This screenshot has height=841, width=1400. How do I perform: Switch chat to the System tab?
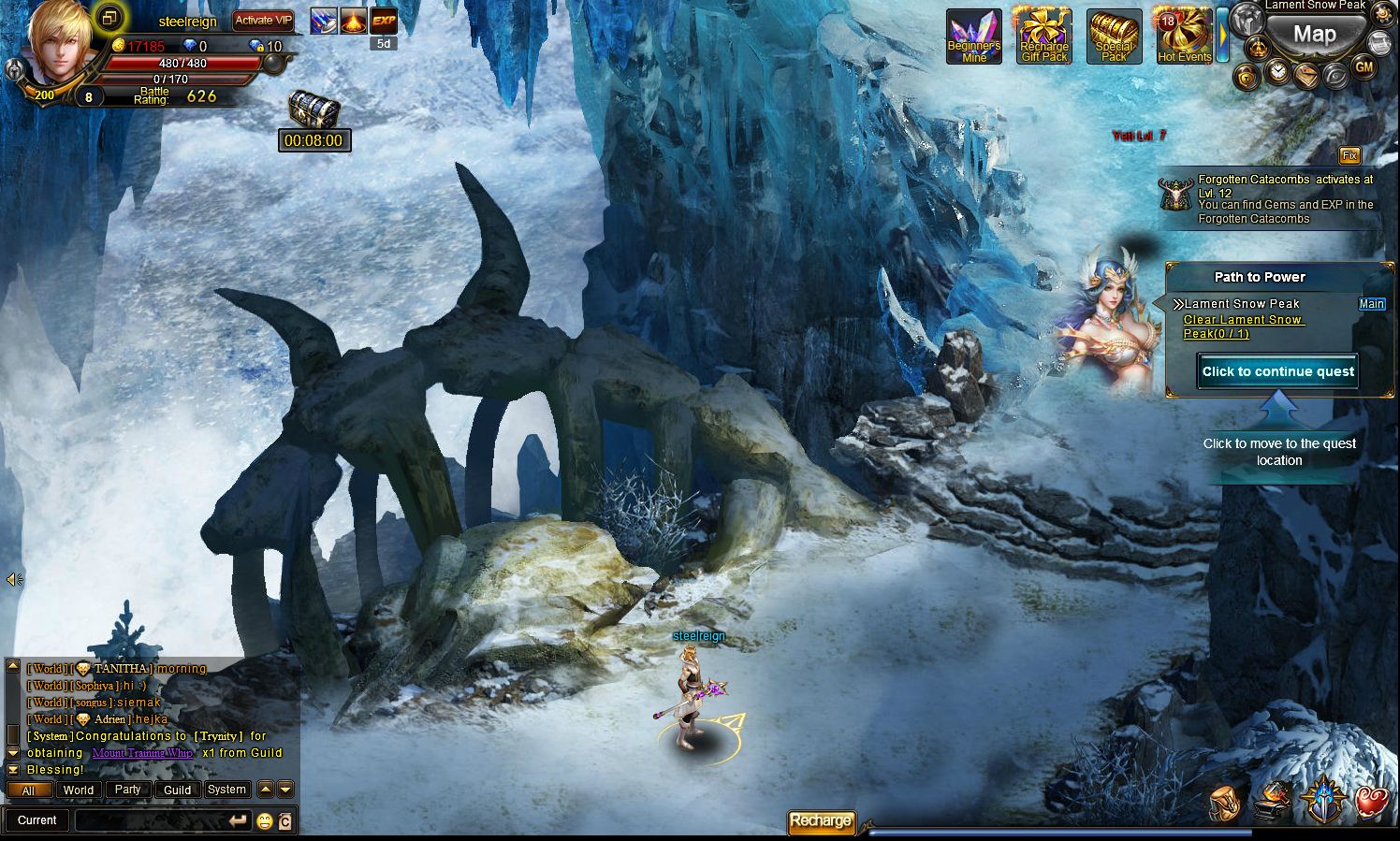pos(226,790)
